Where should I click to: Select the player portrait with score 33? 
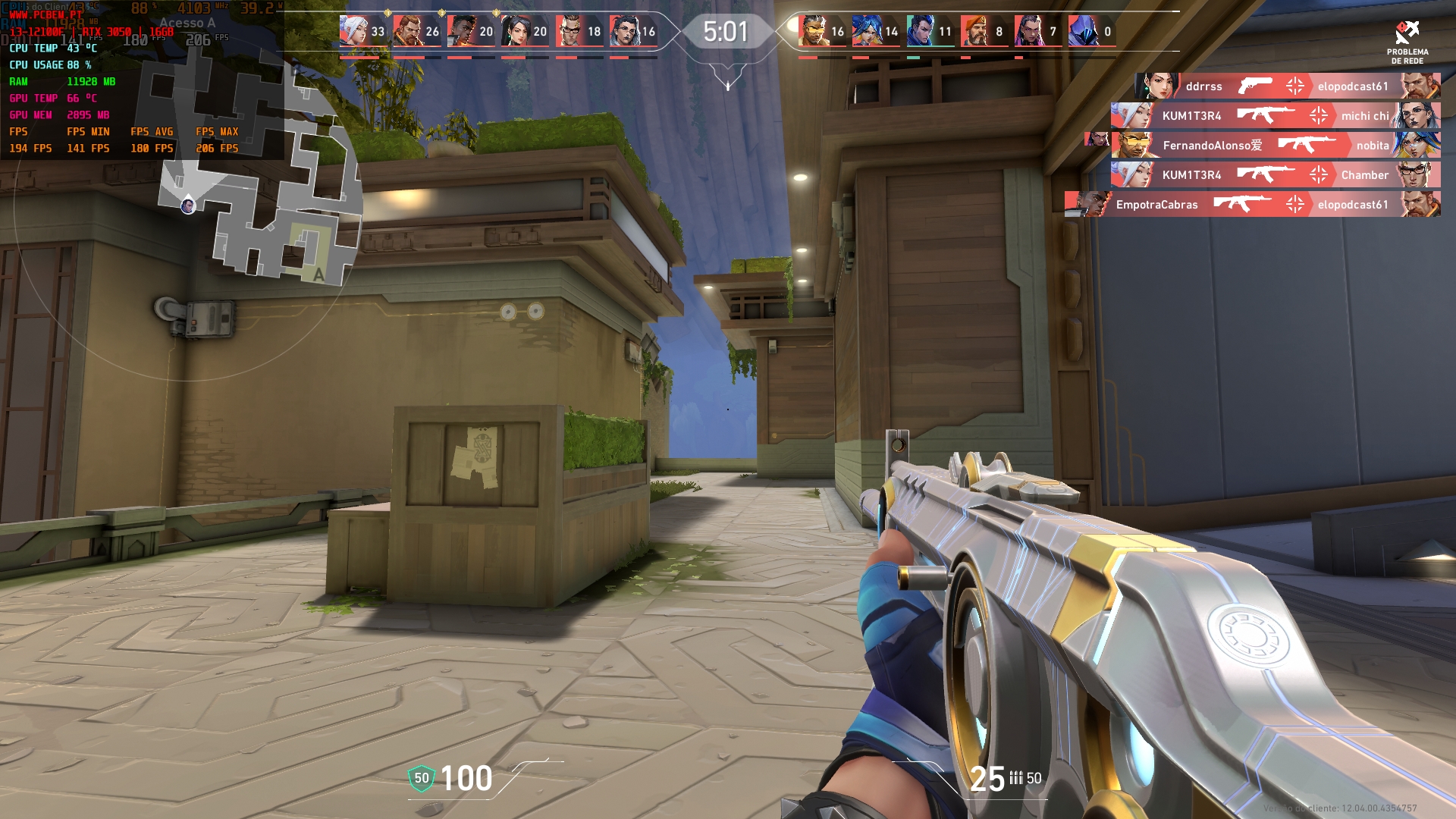[x=352, y=31]
